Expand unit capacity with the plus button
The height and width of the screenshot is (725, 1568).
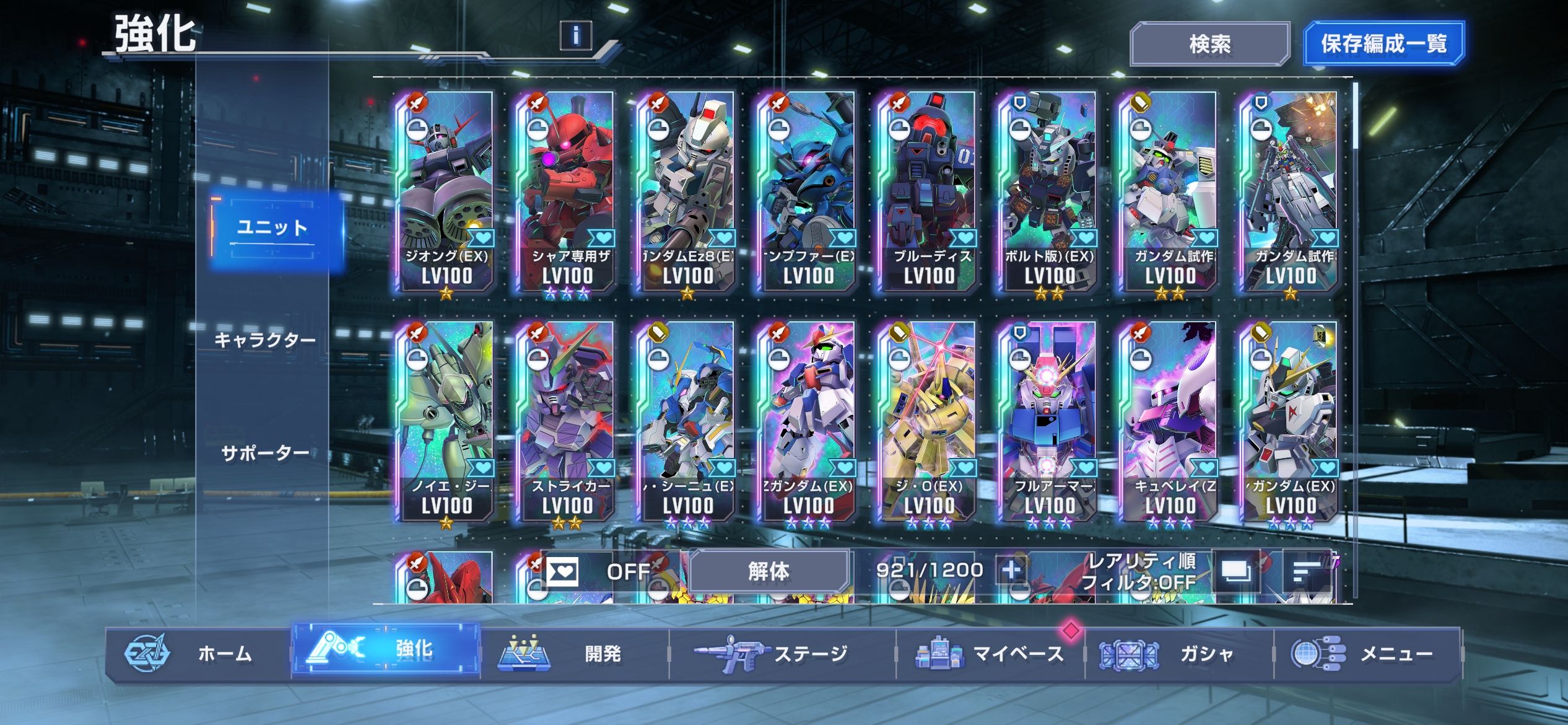click(x=1011, y=569)
